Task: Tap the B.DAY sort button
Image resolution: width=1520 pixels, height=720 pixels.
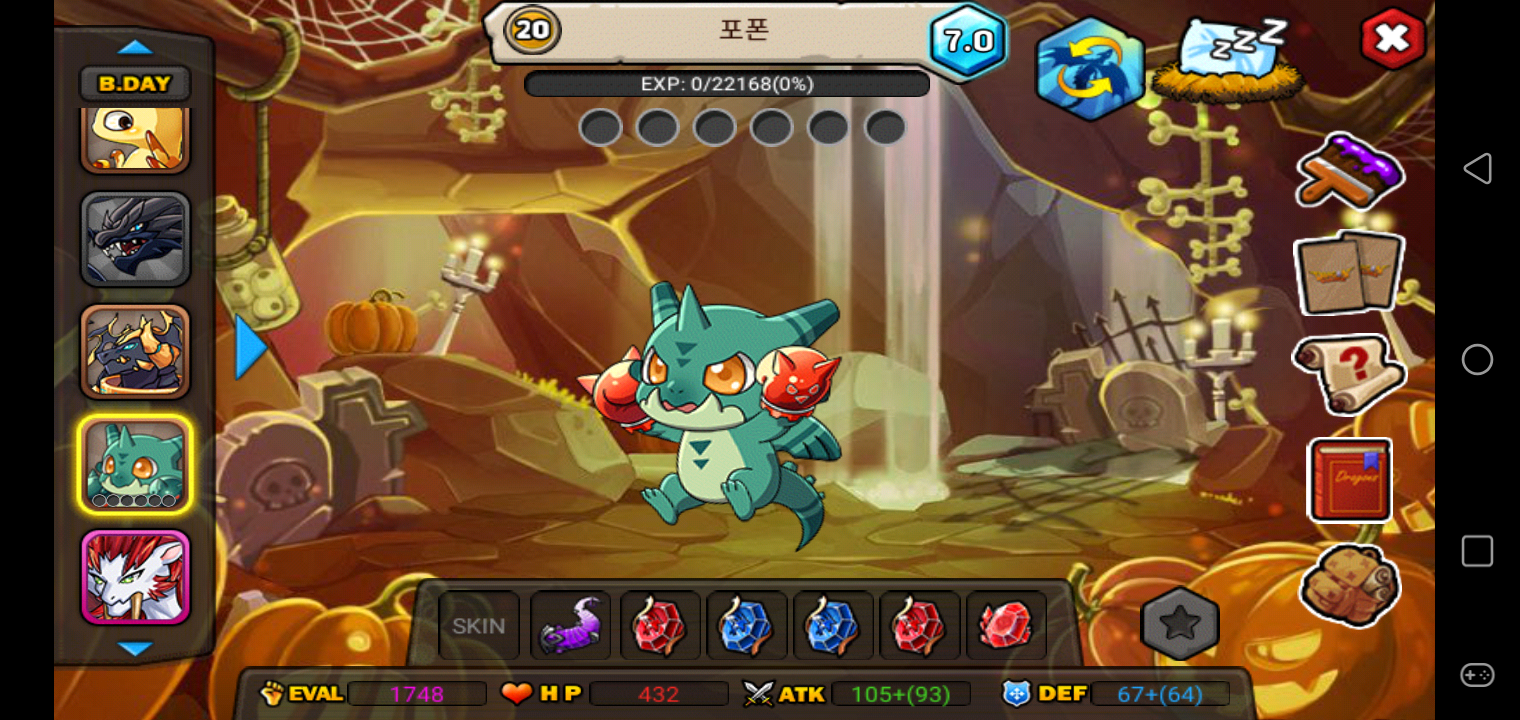Action: pos(135,84)
